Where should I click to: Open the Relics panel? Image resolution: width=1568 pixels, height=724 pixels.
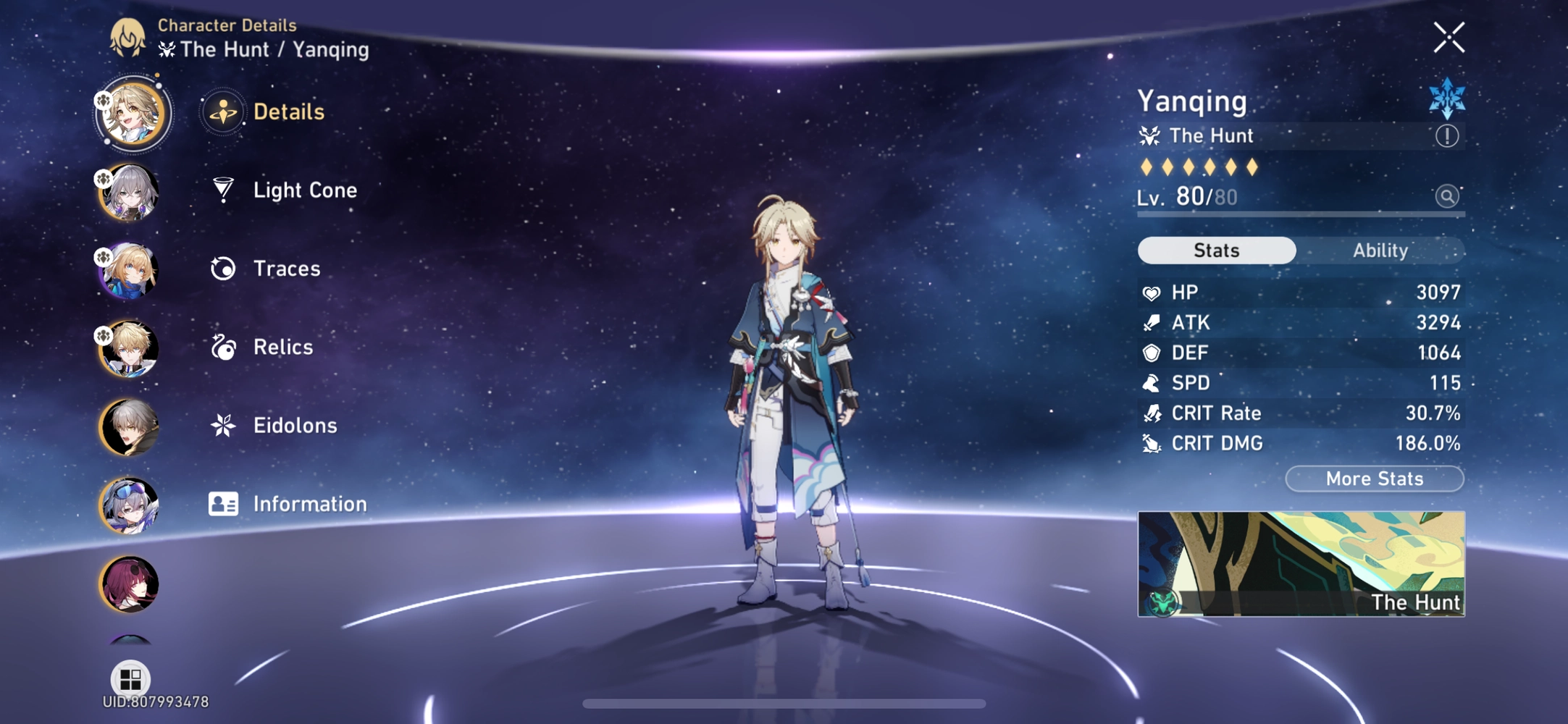[x=282, y=347]
